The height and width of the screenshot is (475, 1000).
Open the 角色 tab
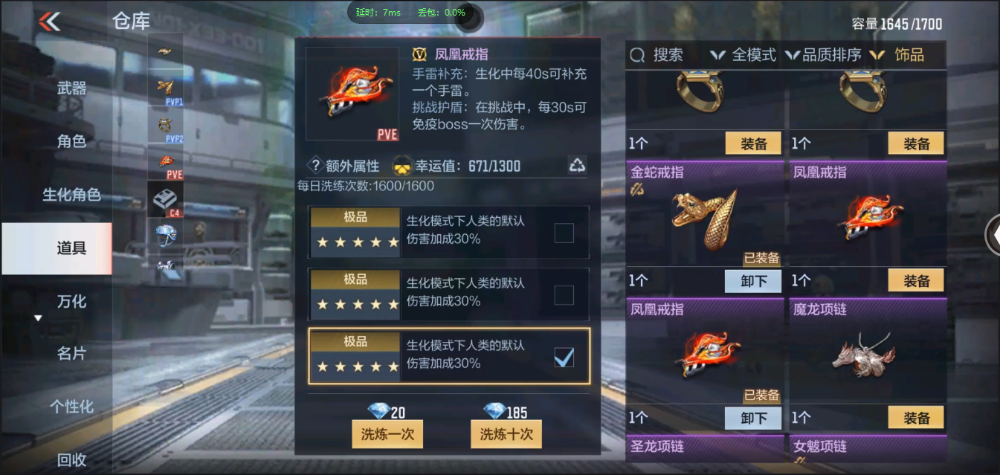pos(71,141)
